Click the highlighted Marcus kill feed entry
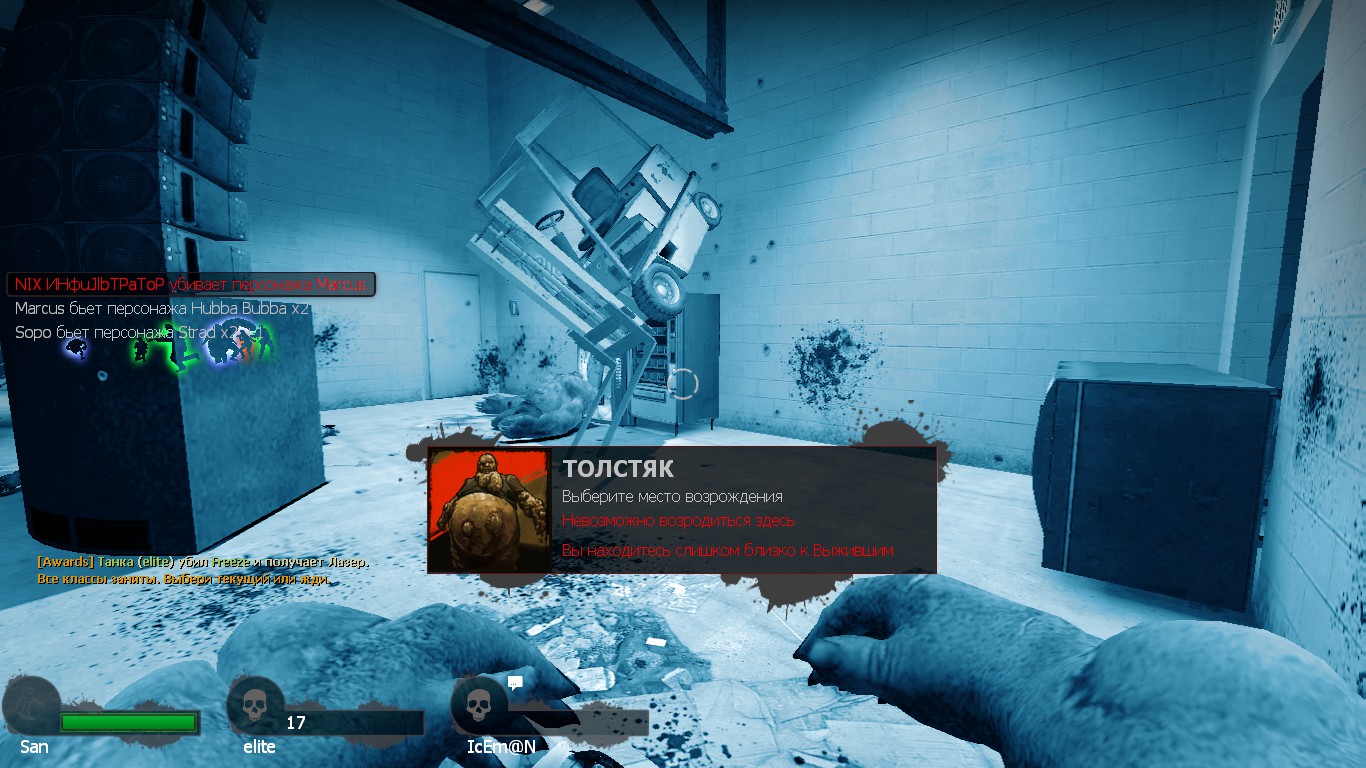The height and width of the screenshot is (768, 1366). click(192, 285)
